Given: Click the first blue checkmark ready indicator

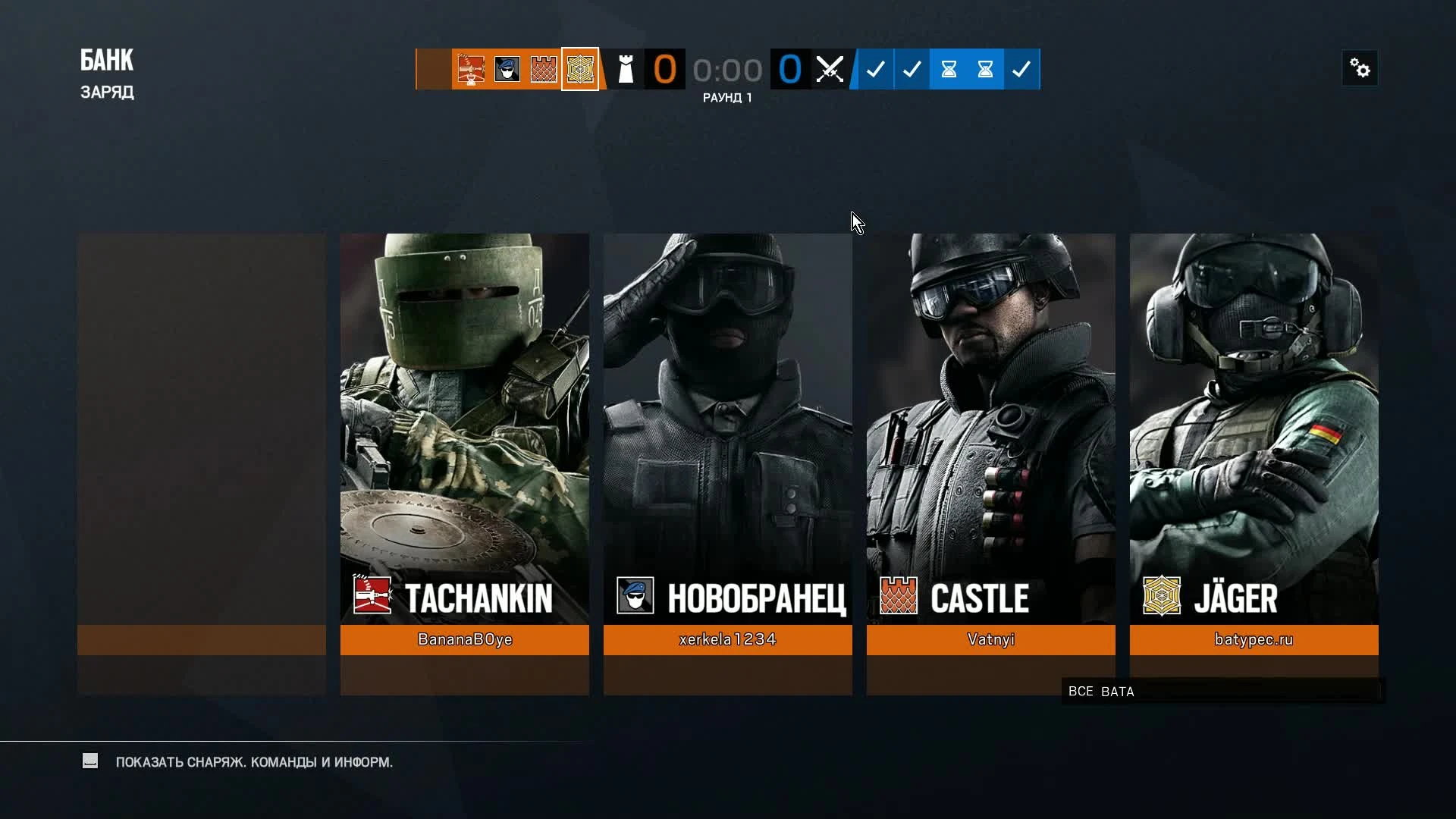Looking at the screenshot, I should pyautogui.click(x=876, y=69).
